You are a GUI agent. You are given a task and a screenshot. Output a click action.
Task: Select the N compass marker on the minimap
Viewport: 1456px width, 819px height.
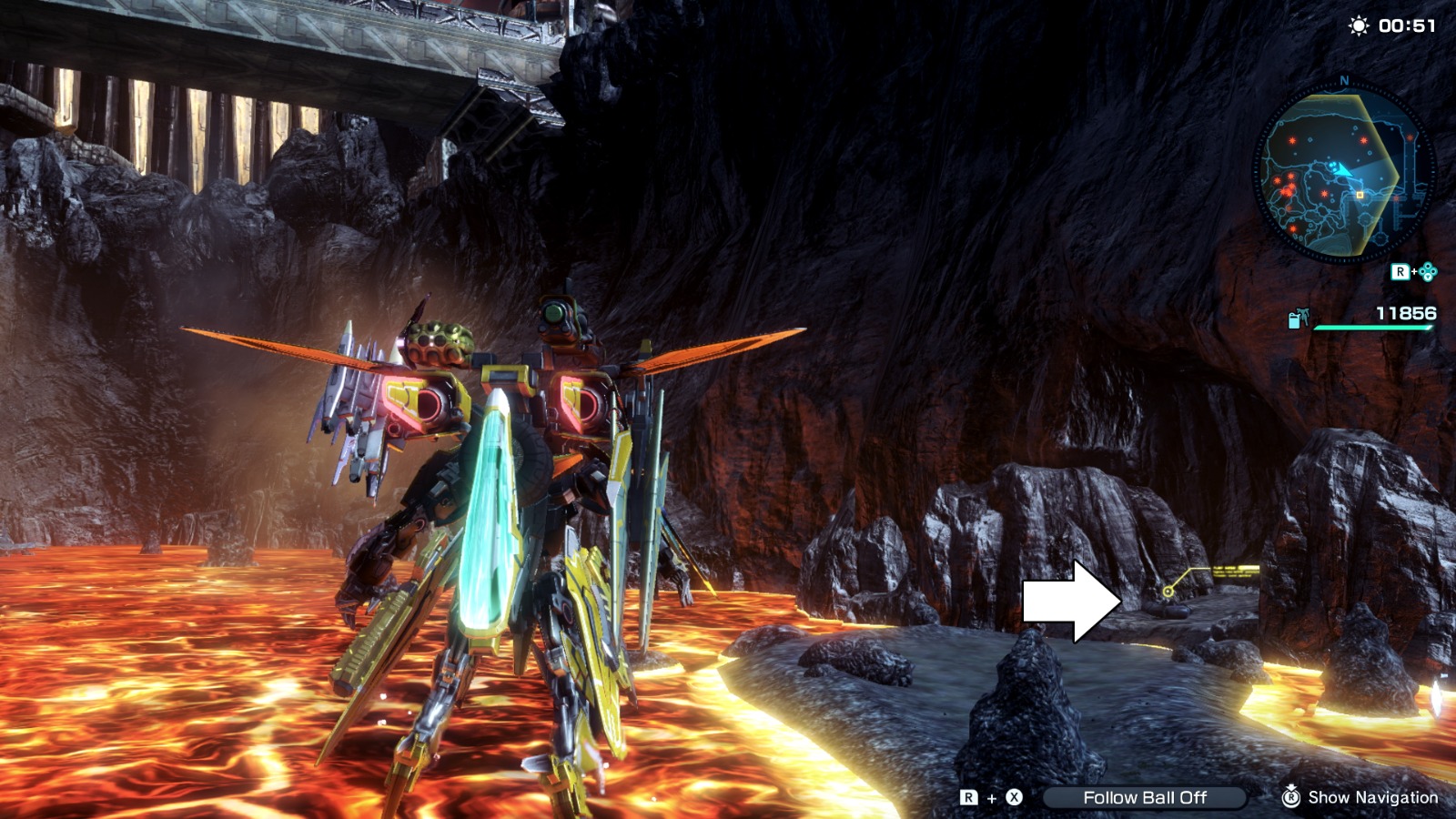click(x=1343, y=80)
